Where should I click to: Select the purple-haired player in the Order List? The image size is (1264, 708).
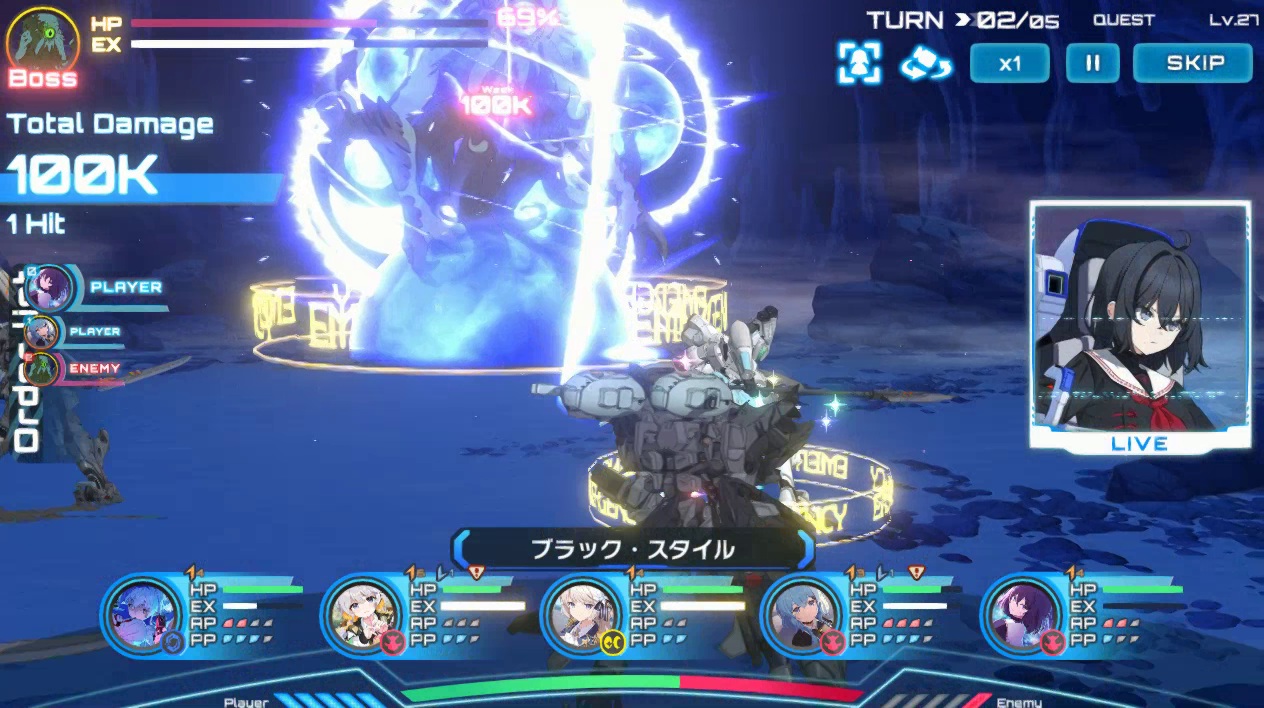point(47,288)
